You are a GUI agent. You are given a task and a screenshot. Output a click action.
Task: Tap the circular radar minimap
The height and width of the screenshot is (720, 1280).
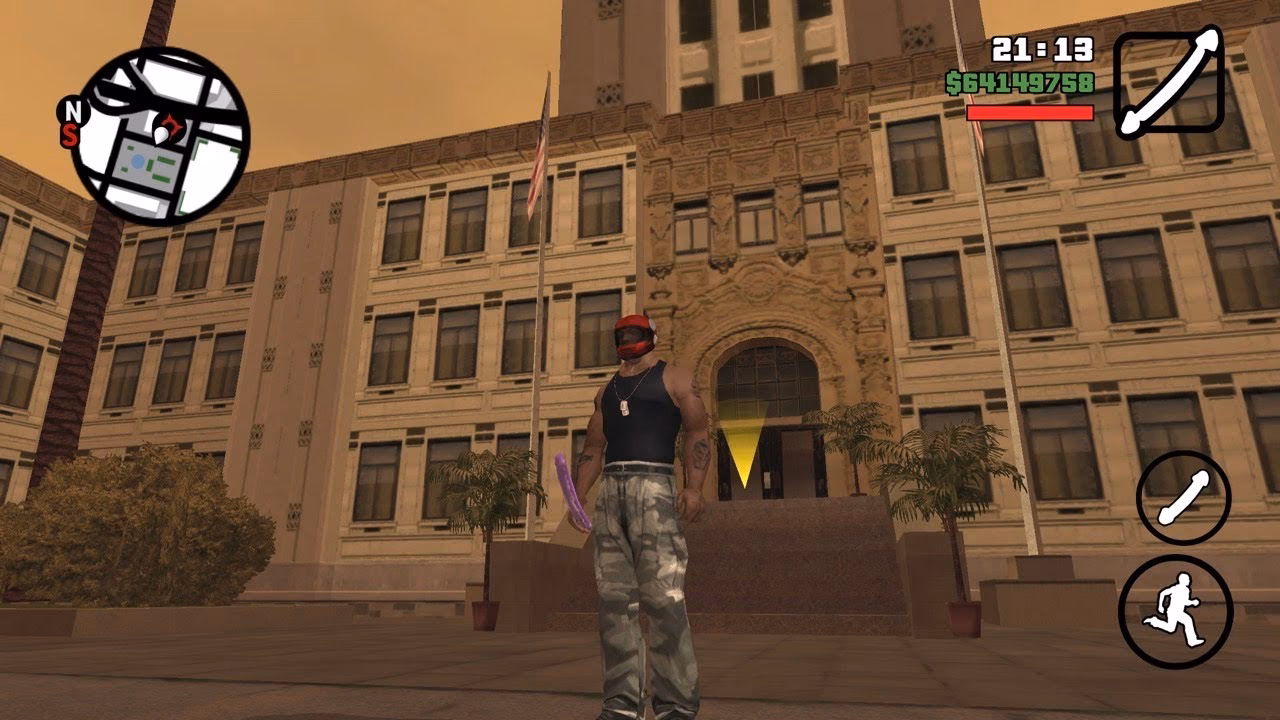[160, 136]
